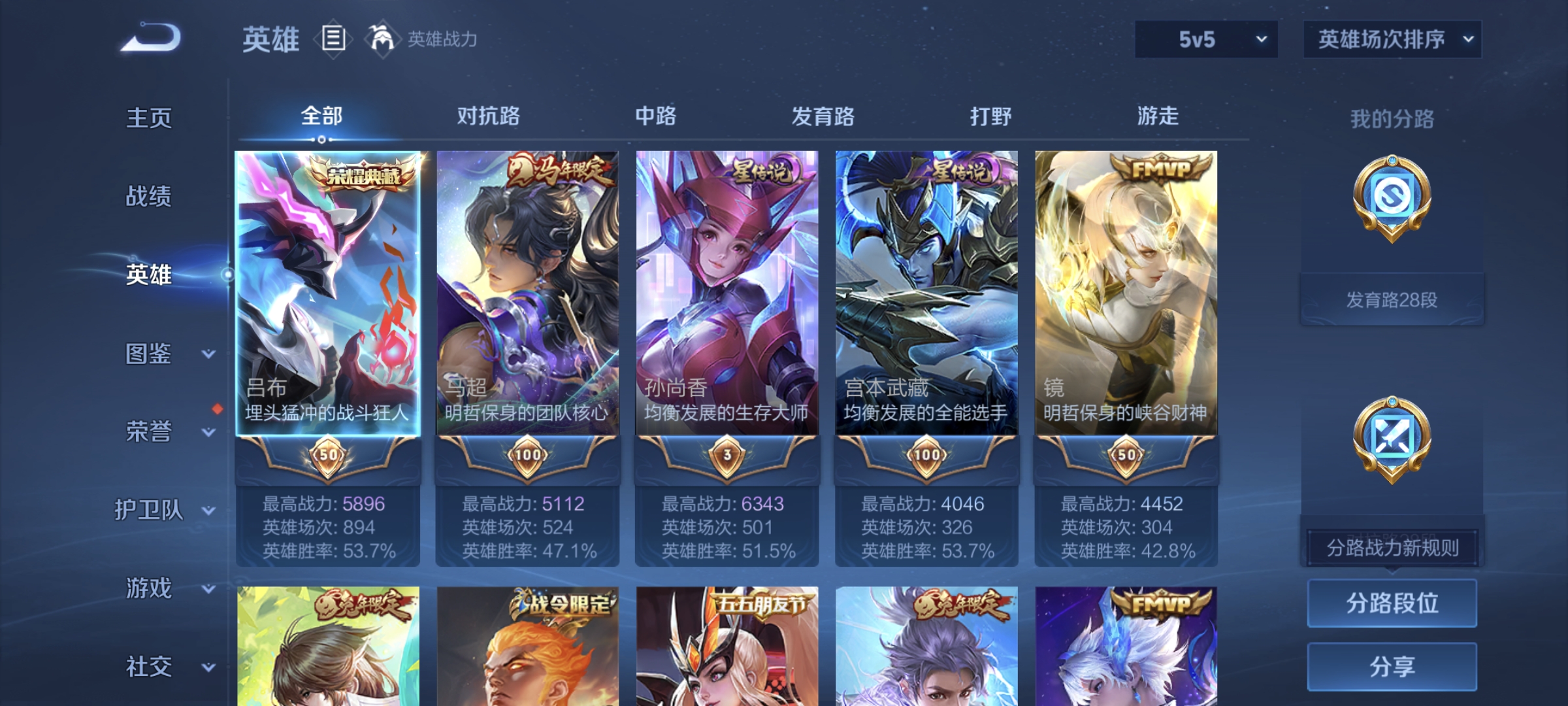The width and height of the screenshot is (1568, 706).
Task: Switch to the 打野 tab
Action: pyautogui.click(x=990, y=116)
